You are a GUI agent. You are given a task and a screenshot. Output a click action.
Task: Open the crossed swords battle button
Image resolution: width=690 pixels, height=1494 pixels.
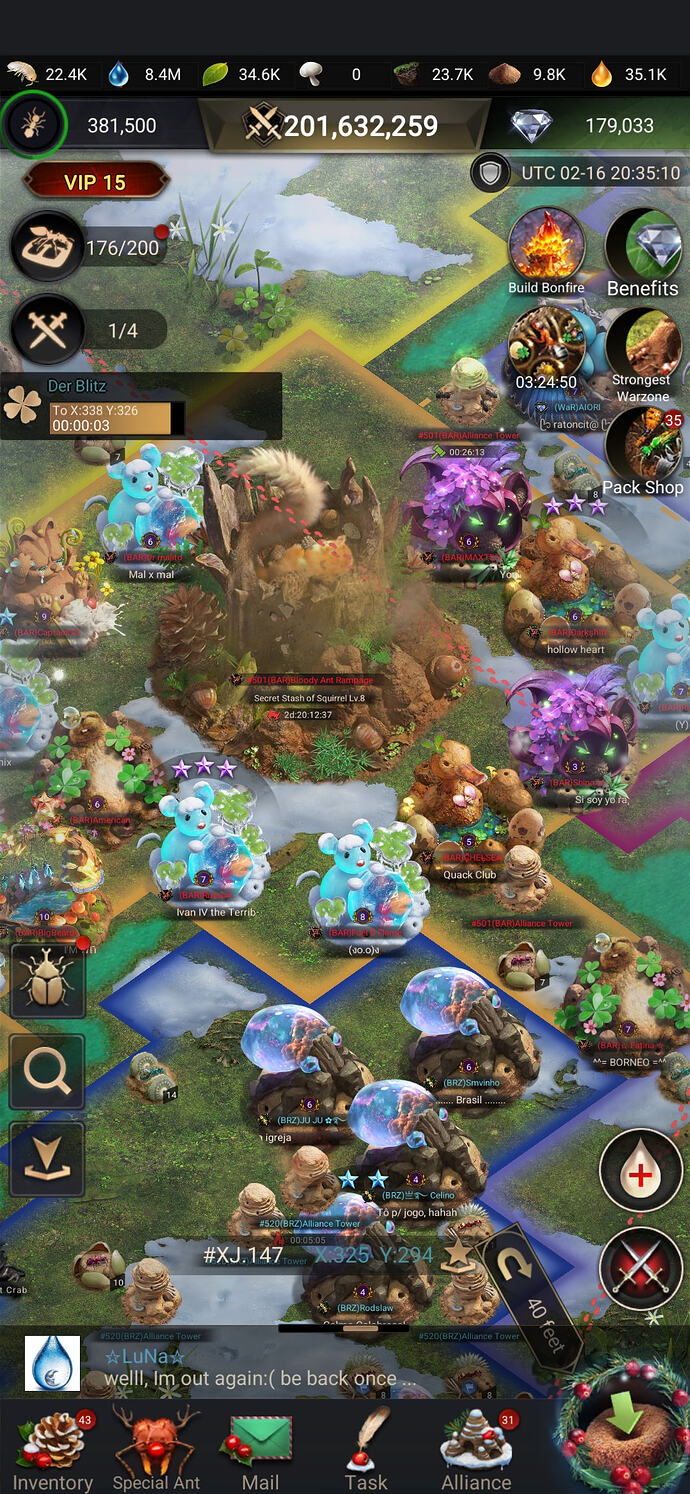640,1268
